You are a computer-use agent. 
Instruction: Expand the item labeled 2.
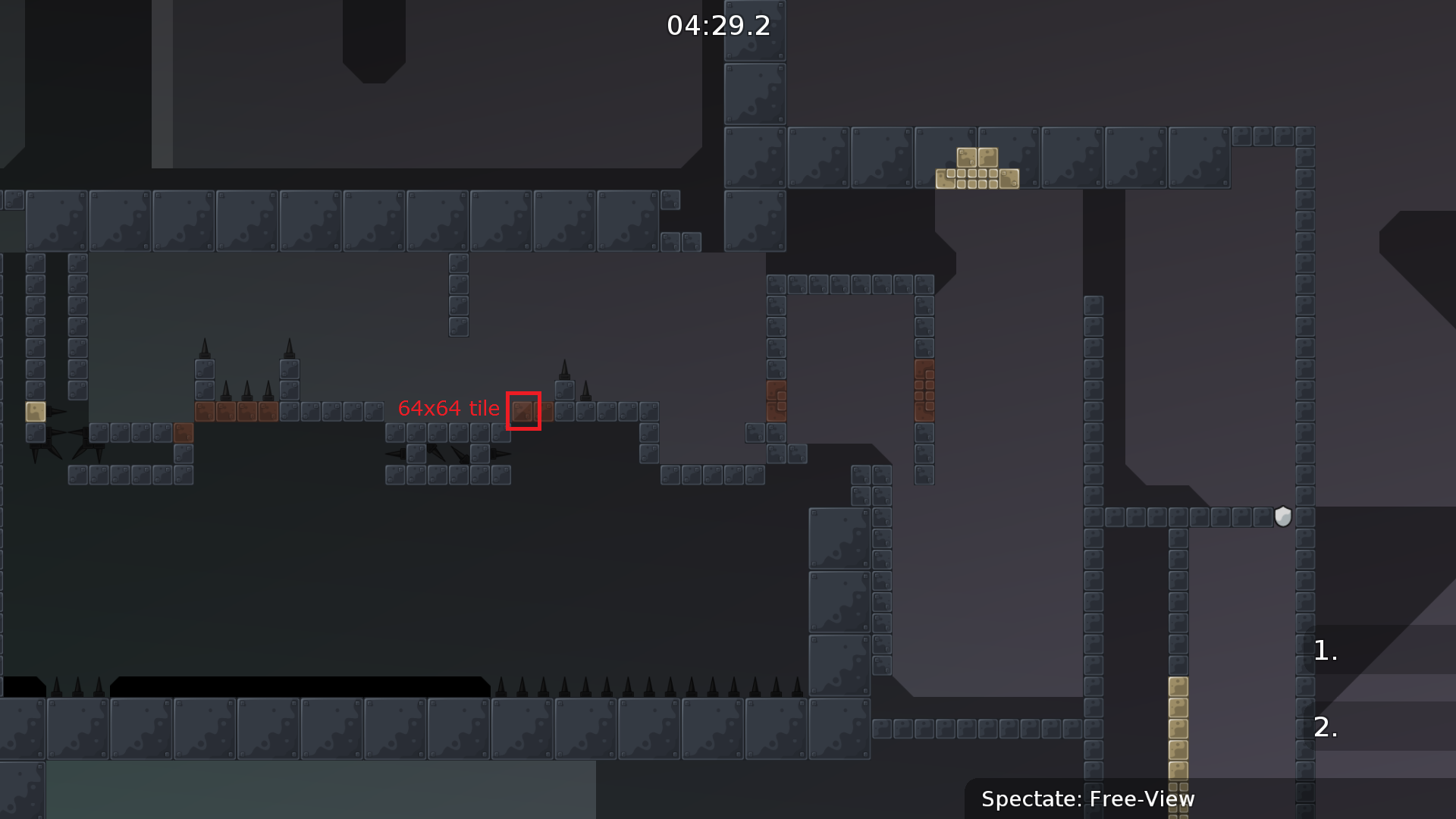(x=1324, y=726)
